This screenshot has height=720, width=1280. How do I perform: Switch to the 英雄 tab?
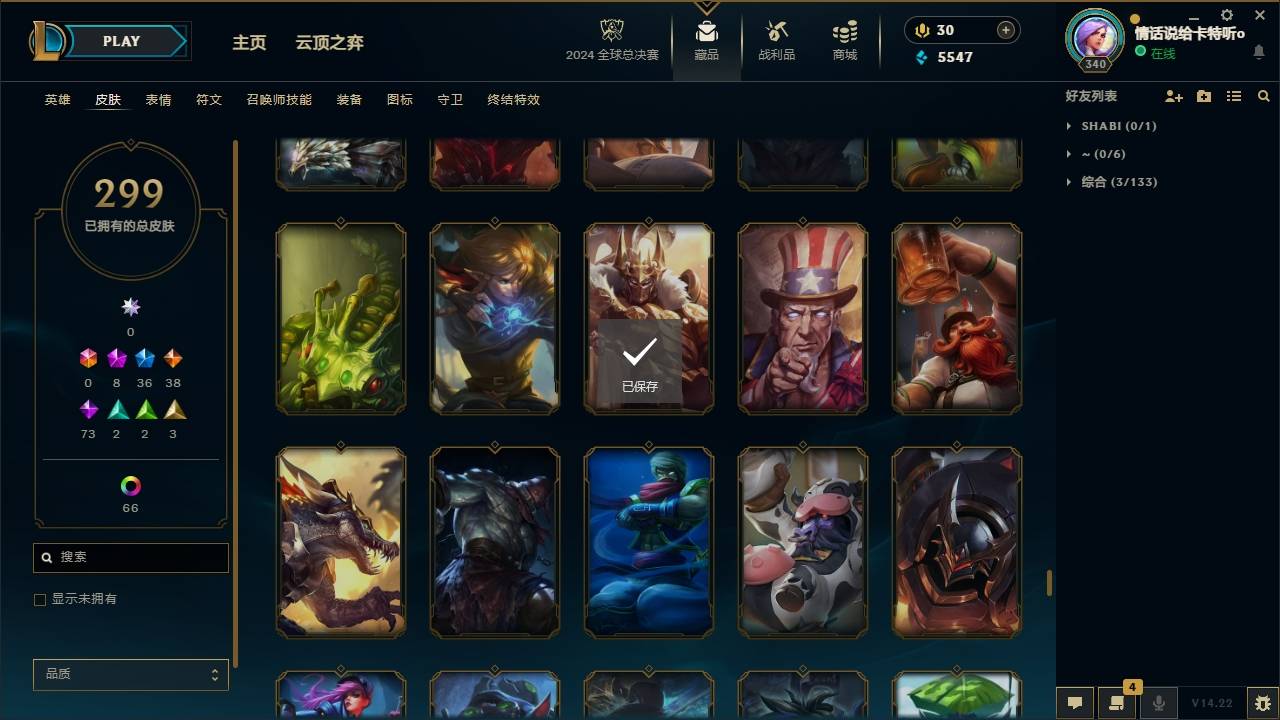point(57,100)
